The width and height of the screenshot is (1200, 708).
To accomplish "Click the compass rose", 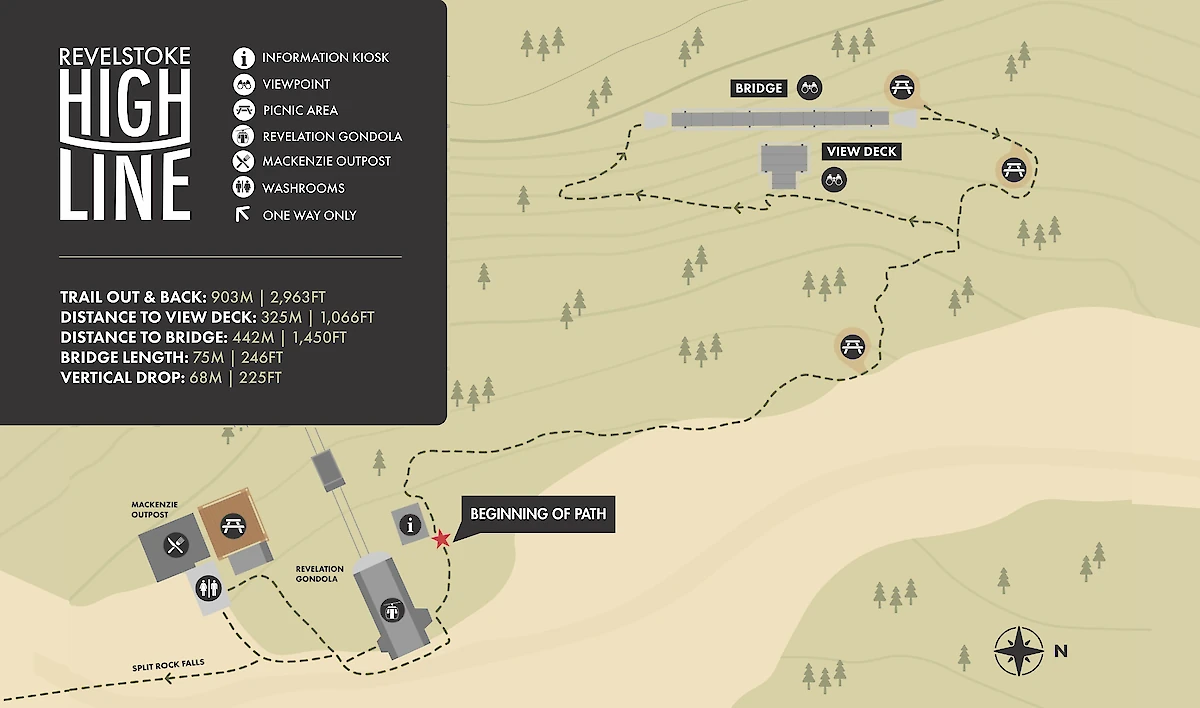I will coord(1019,651).
